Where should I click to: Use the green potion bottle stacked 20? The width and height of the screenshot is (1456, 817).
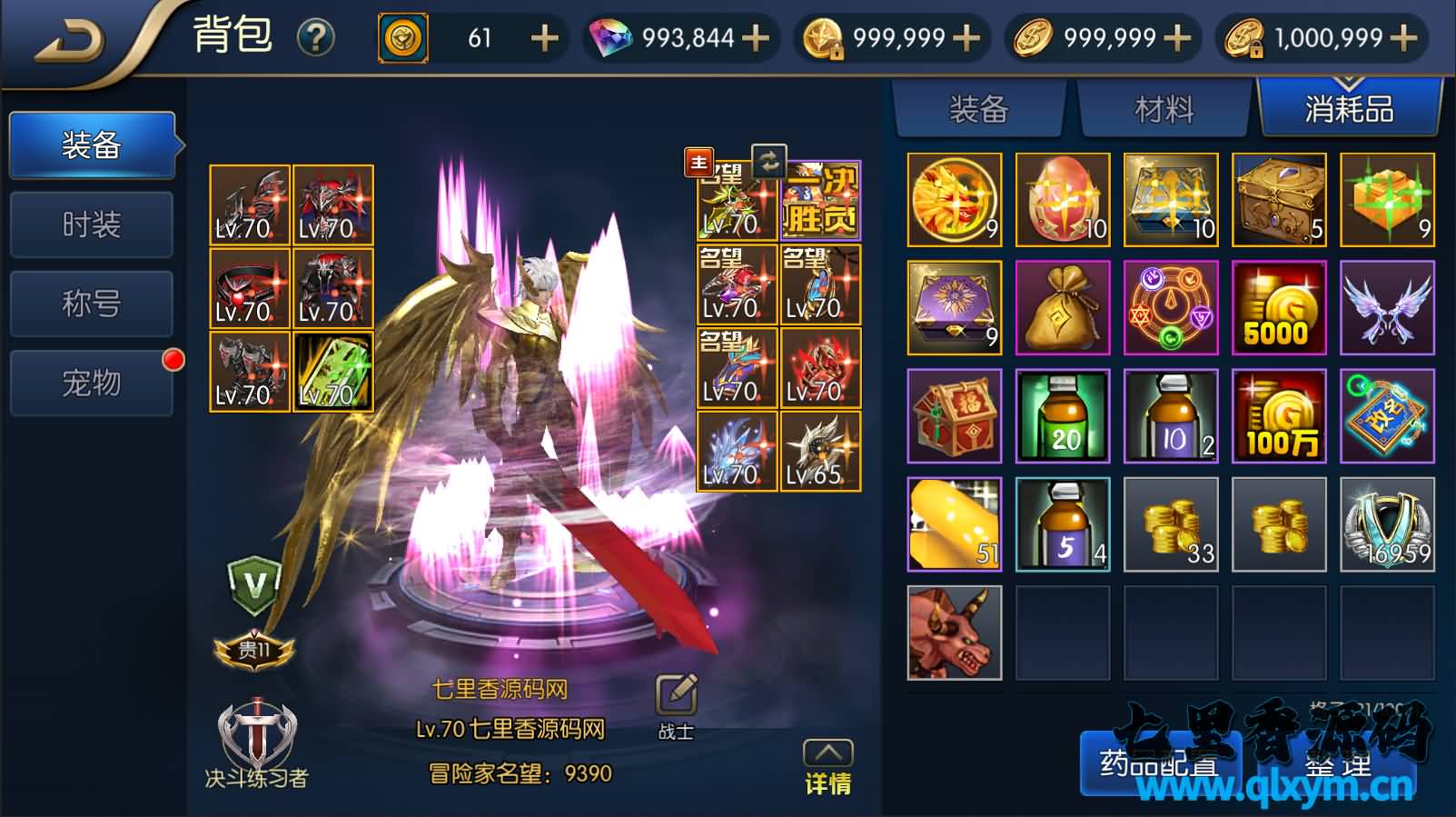coord(1061,416)
